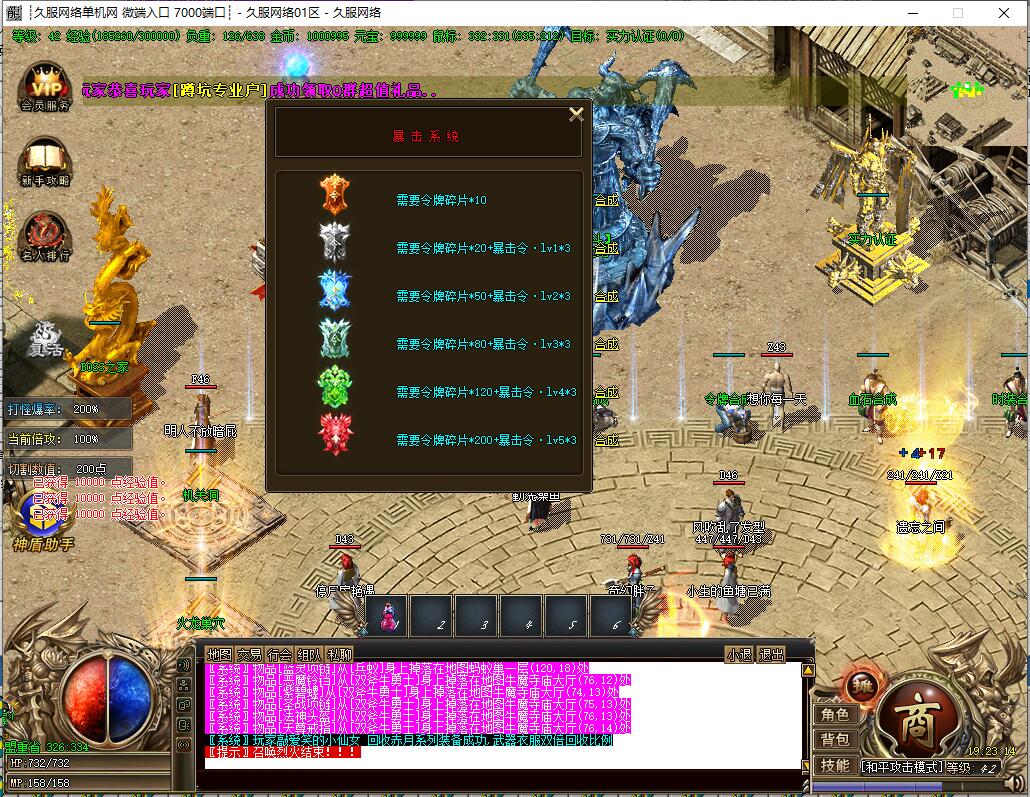The image size is (1030, 797).
Task: Activate the 复活 revive icon
Action: 45,338
